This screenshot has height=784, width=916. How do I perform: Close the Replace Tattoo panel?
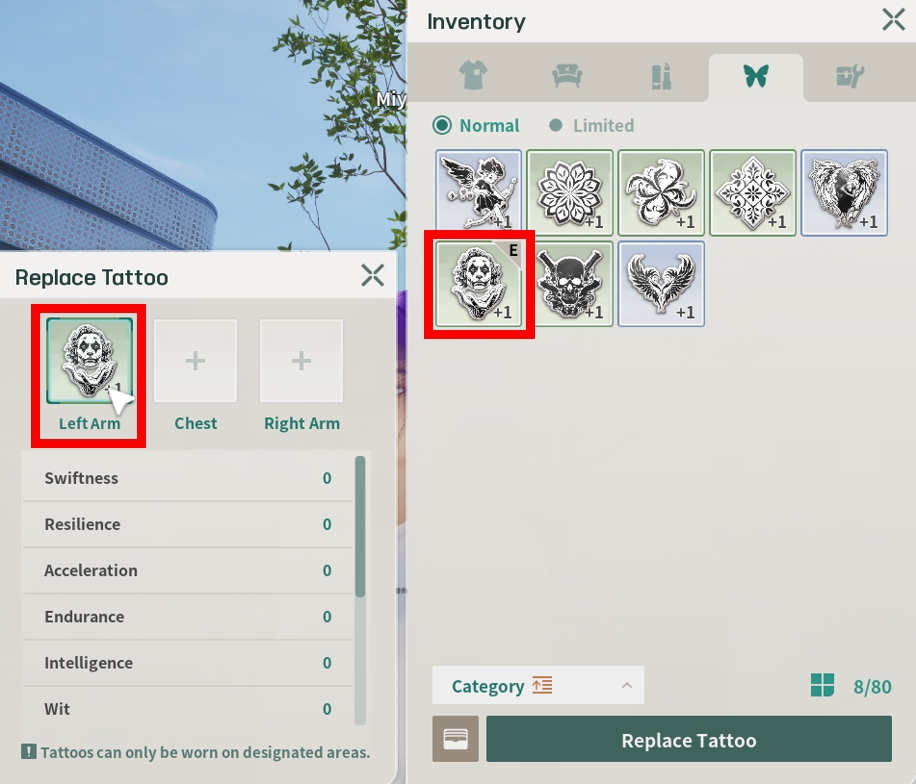coord(372,276)
